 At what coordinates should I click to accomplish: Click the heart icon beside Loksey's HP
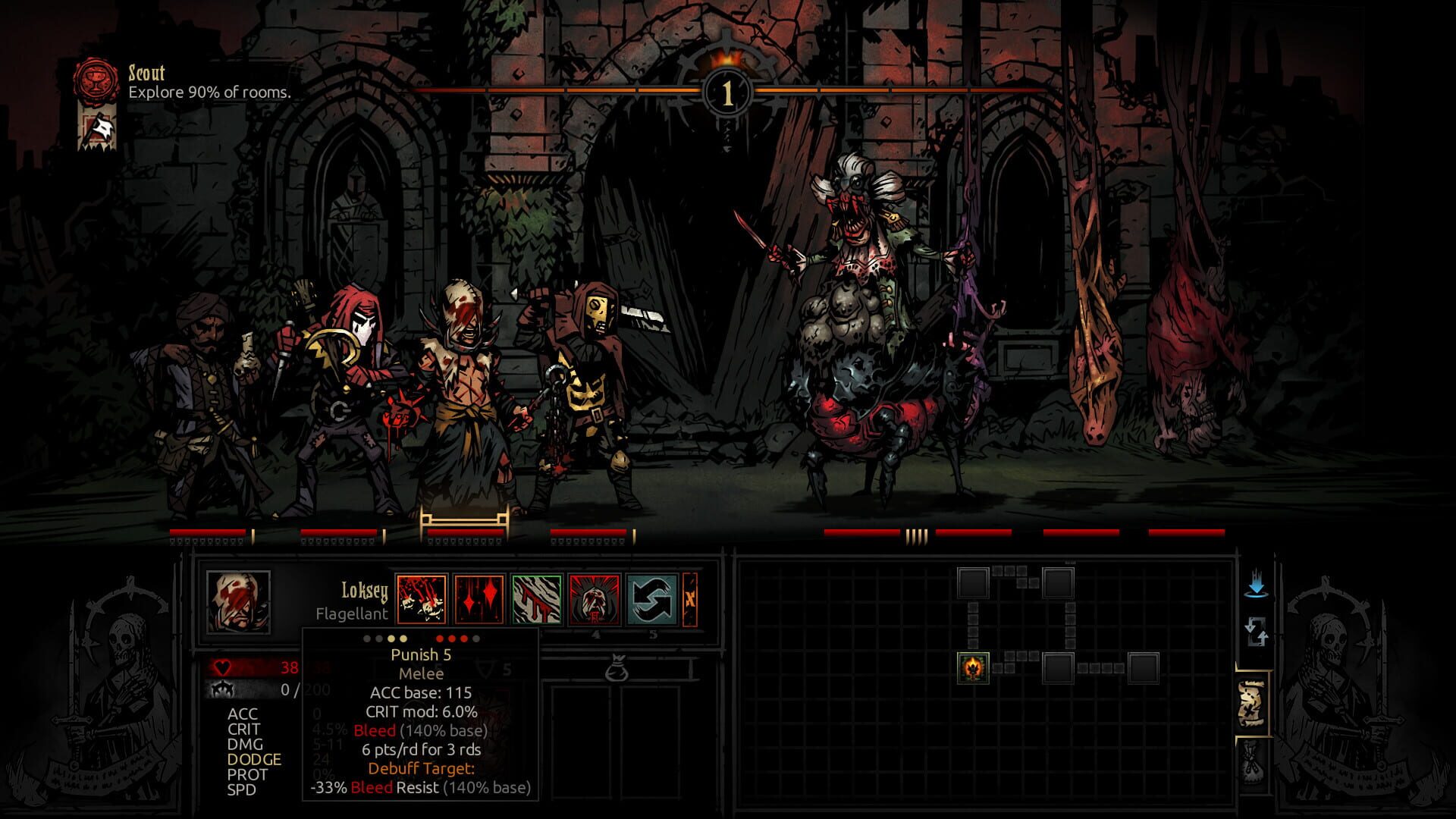[x=221, y=667]
